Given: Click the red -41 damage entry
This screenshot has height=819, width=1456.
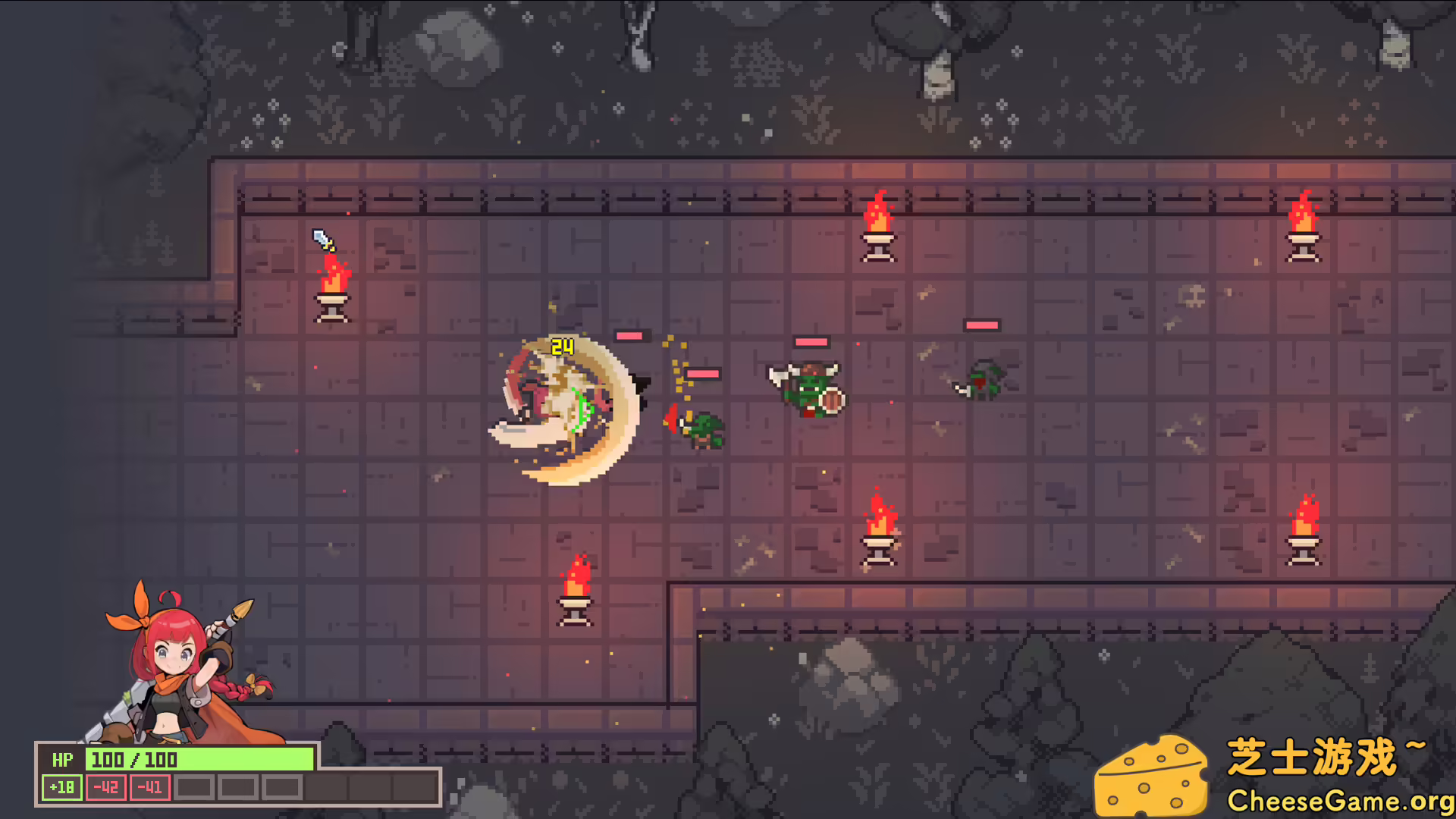Looking at the screenshot, I should point(149,787).
